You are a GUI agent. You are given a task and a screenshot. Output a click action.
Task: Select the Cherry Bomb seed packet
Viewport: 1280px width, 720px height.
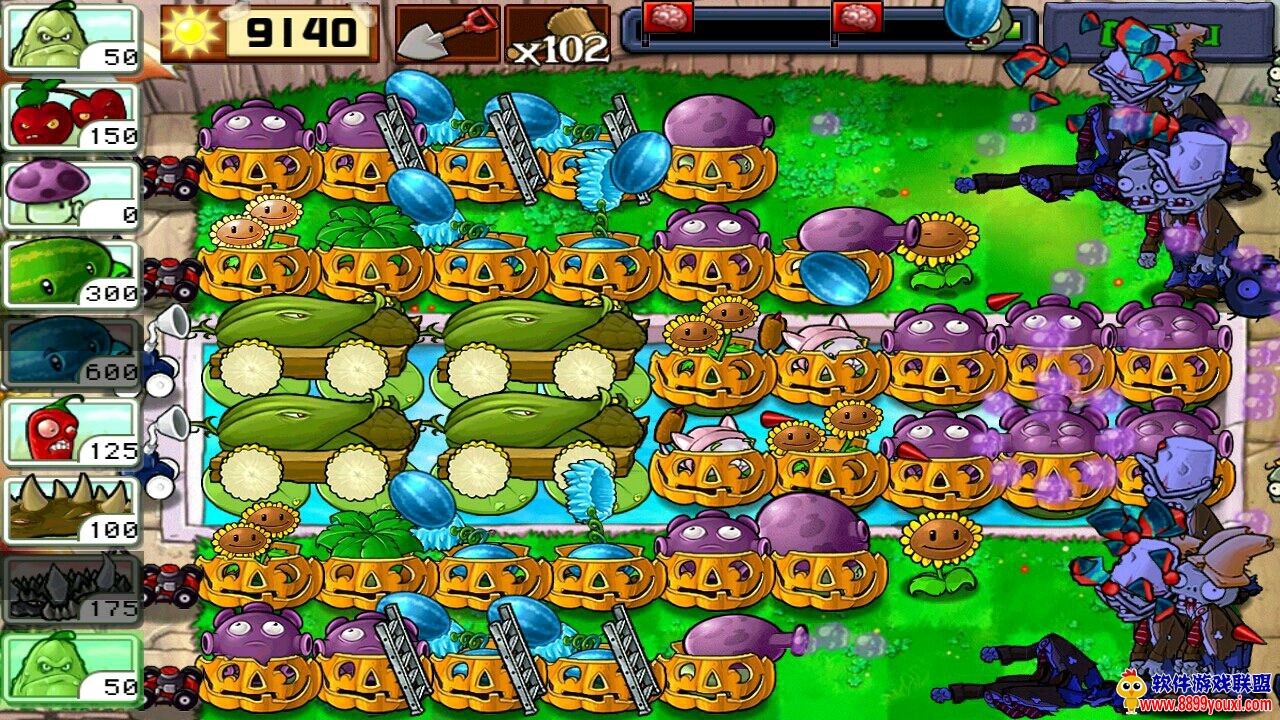point(72,115)
